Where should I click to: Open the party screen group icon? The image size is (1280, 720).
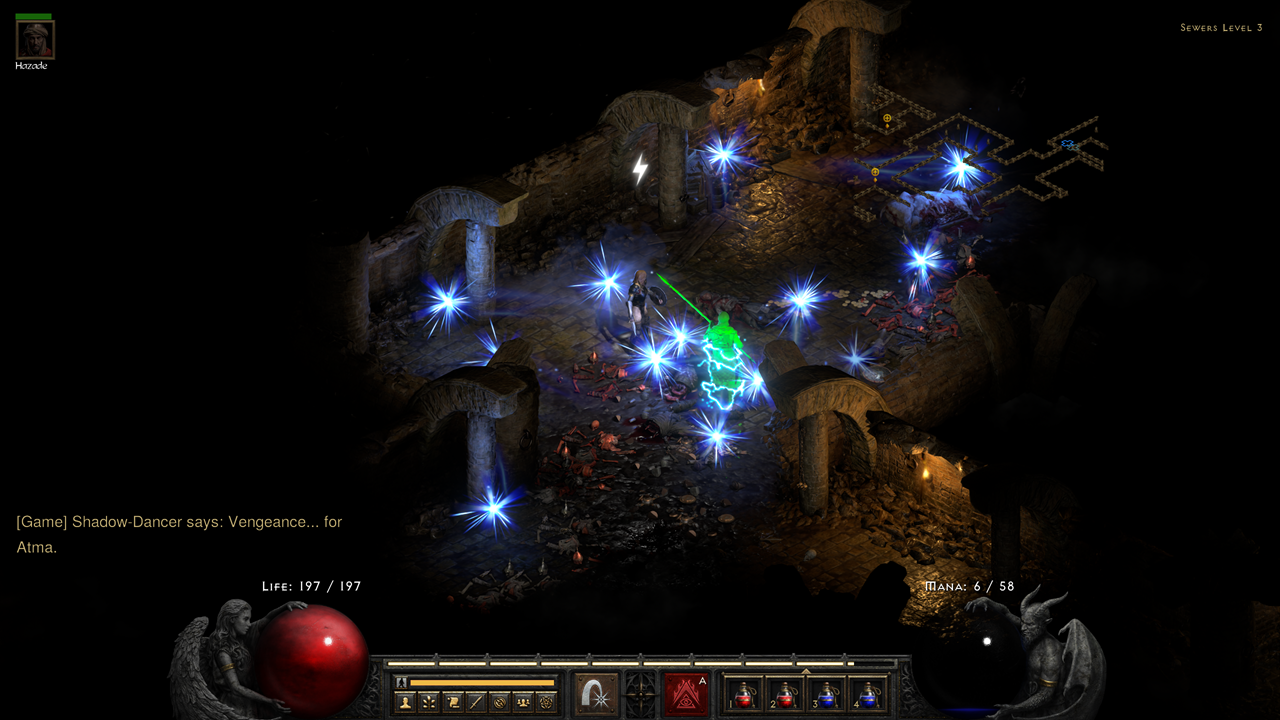point(522,702)
